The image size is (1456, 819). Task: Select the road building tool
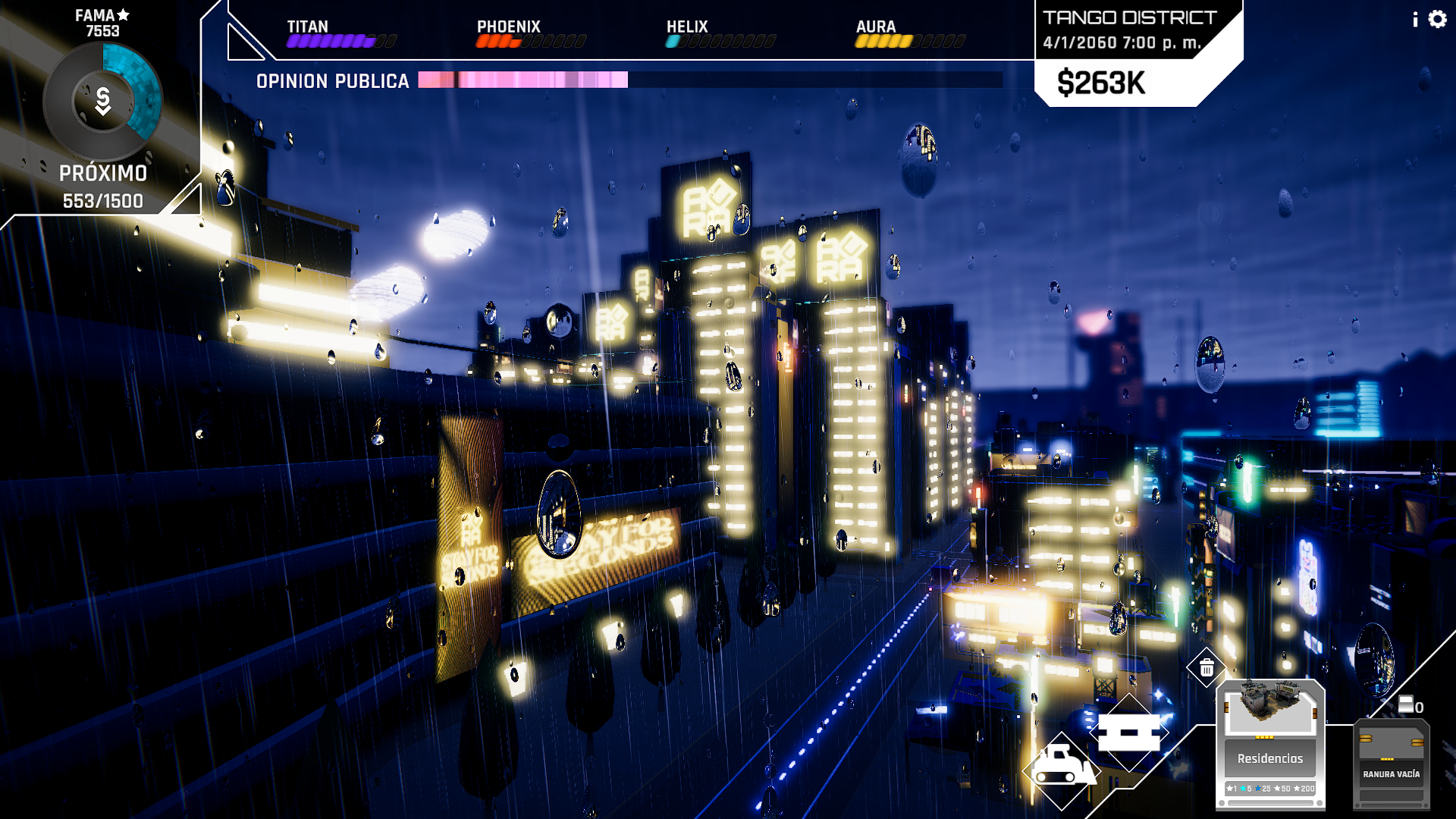tap(1129, 733)
